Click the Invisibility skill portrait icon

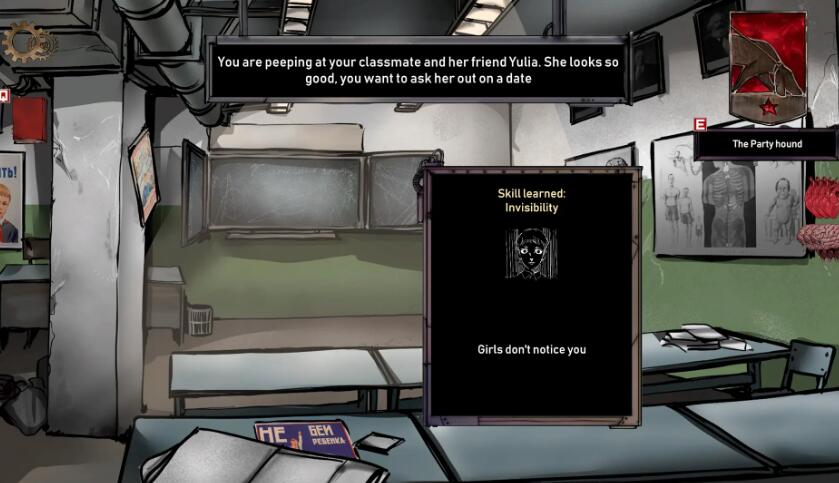coord(530,253)
